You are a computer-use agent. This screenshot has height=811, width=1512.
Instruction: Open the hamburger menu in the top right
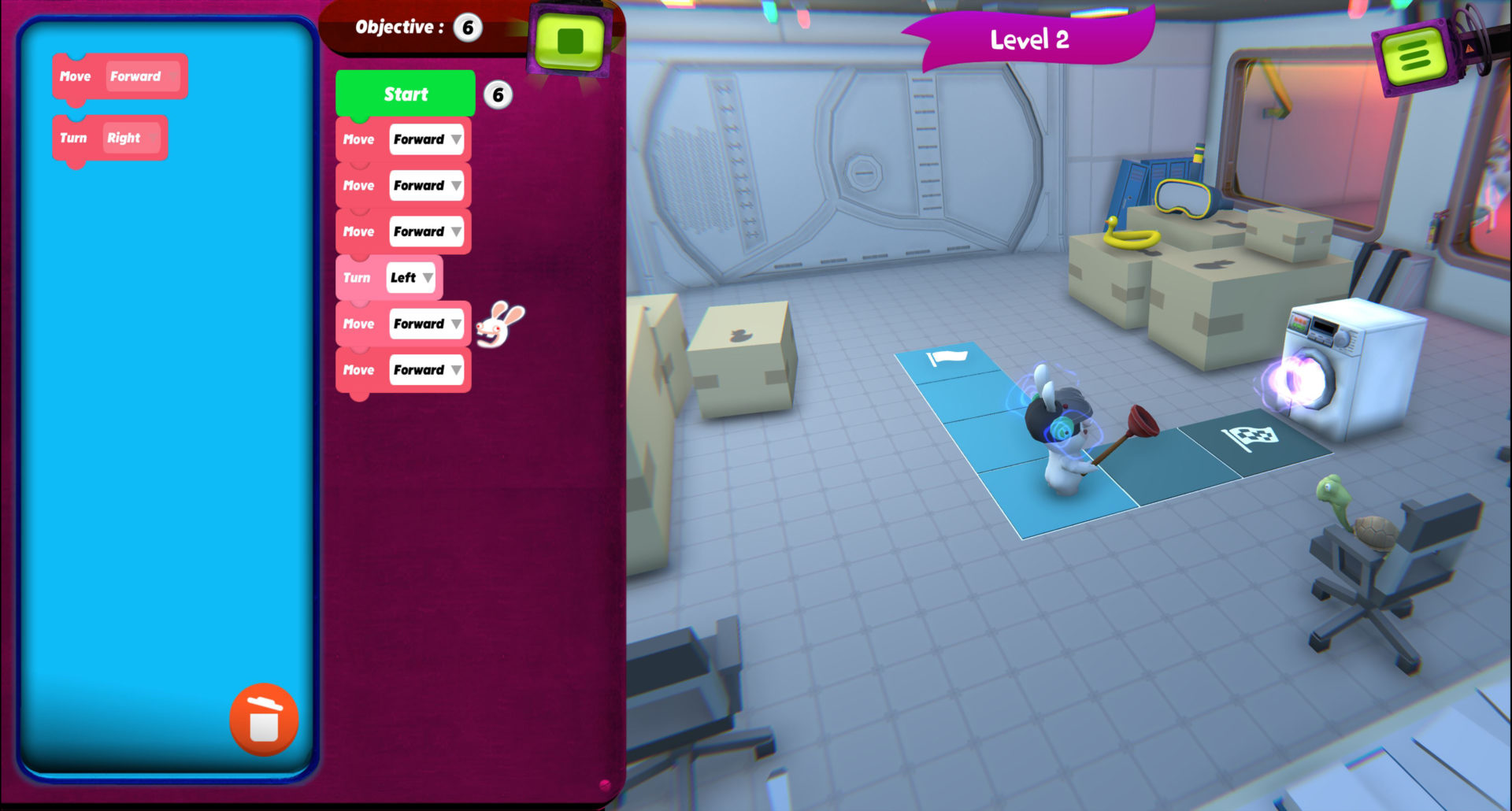pyautogui.click(x=1415, y=55)
